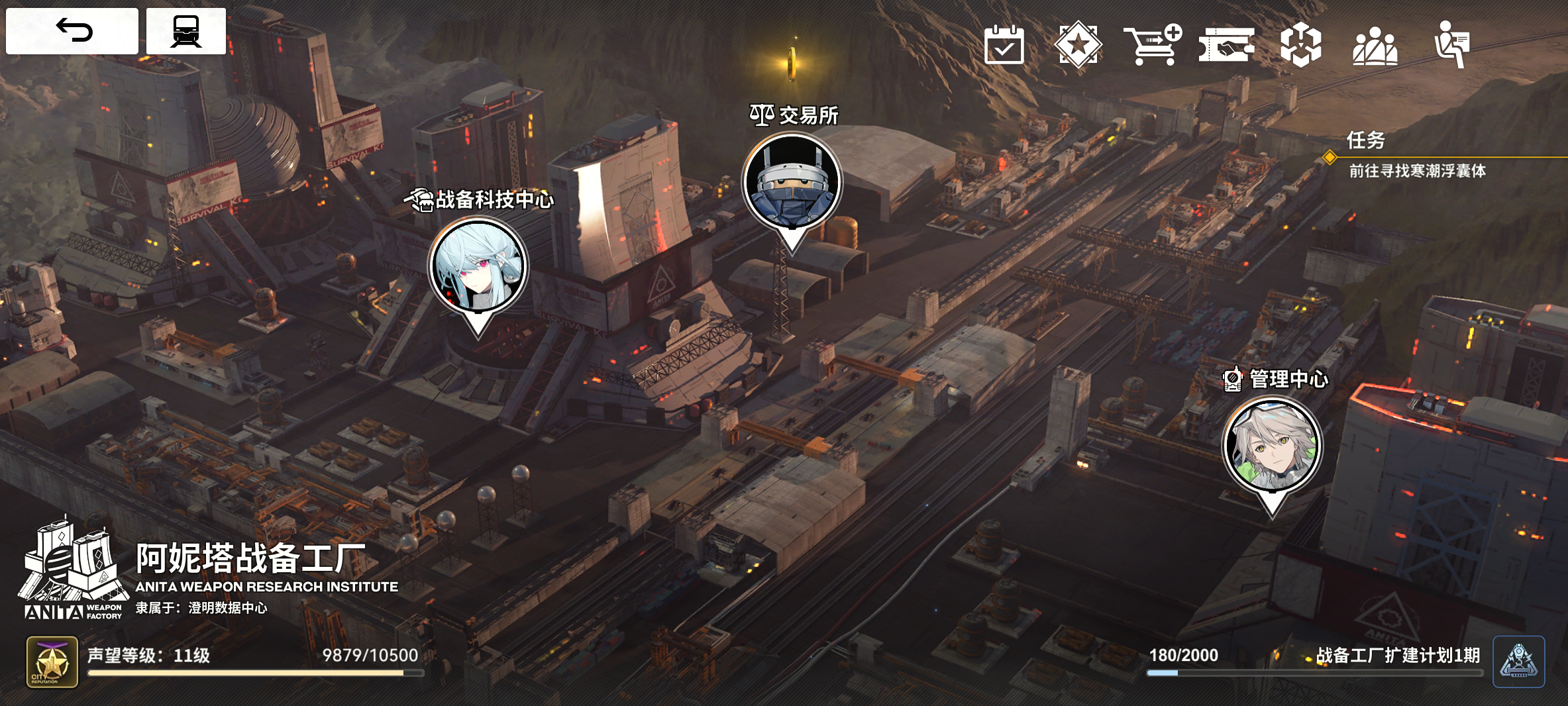1568x706 pixels.
Task: Open the calendar checkmark icon
Action: (x=1004, y=45)
